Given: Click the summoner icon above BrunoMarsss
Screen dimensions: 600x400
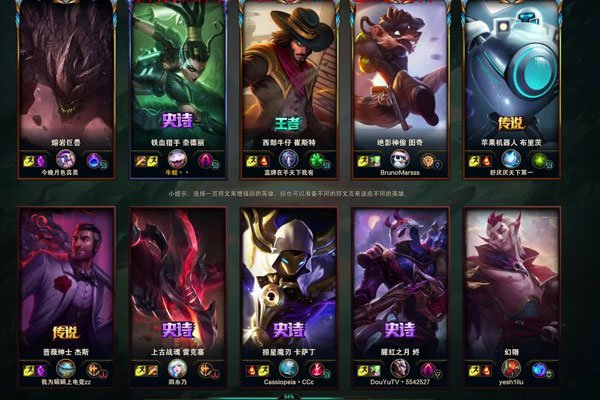Looking at the screenshot, I should point(399,160).
